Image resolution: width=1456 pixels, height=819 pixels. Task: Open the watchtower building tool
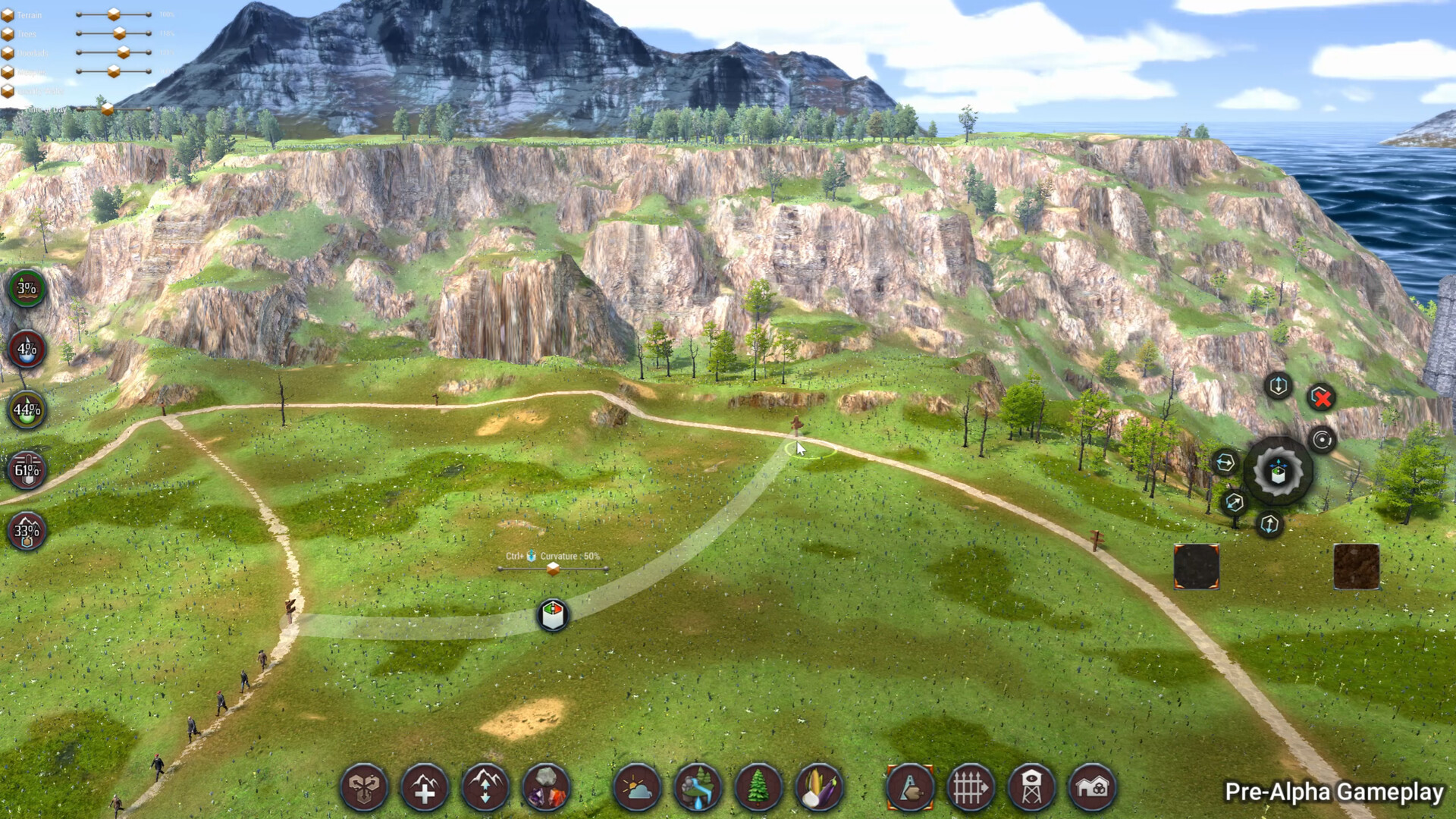pos(1031,788)
